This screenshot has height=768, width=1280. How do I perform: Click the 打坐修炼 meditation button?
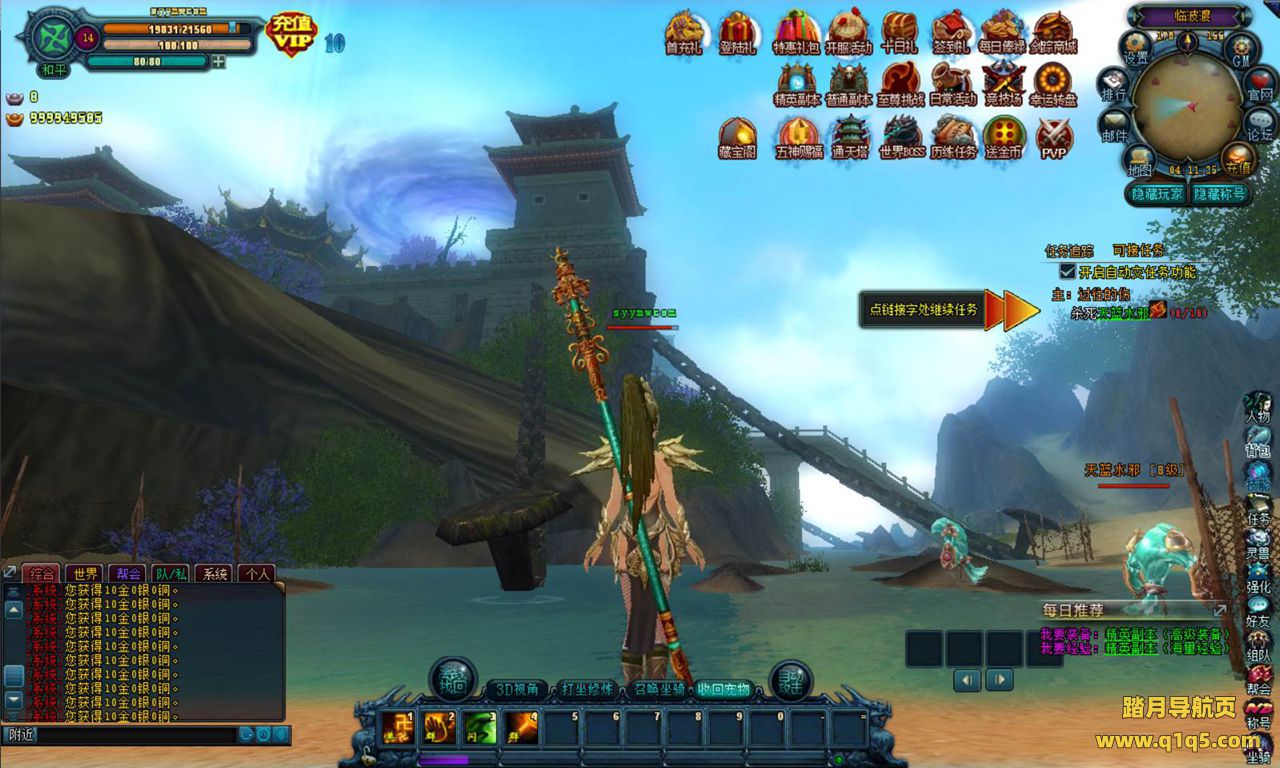[x=587, y=690]
